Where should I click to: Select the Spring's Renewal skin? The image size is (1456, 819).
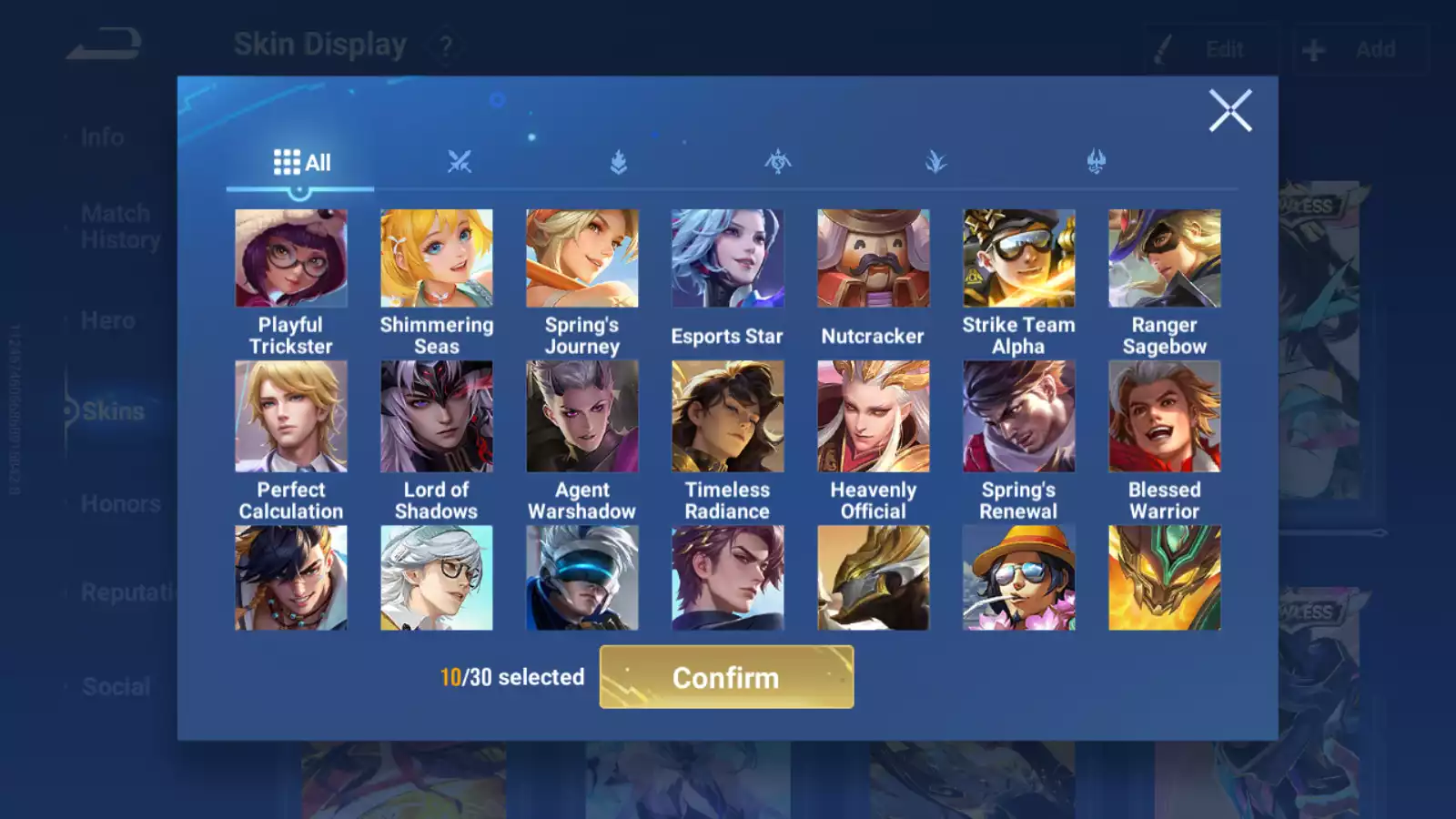point(1019,416)
